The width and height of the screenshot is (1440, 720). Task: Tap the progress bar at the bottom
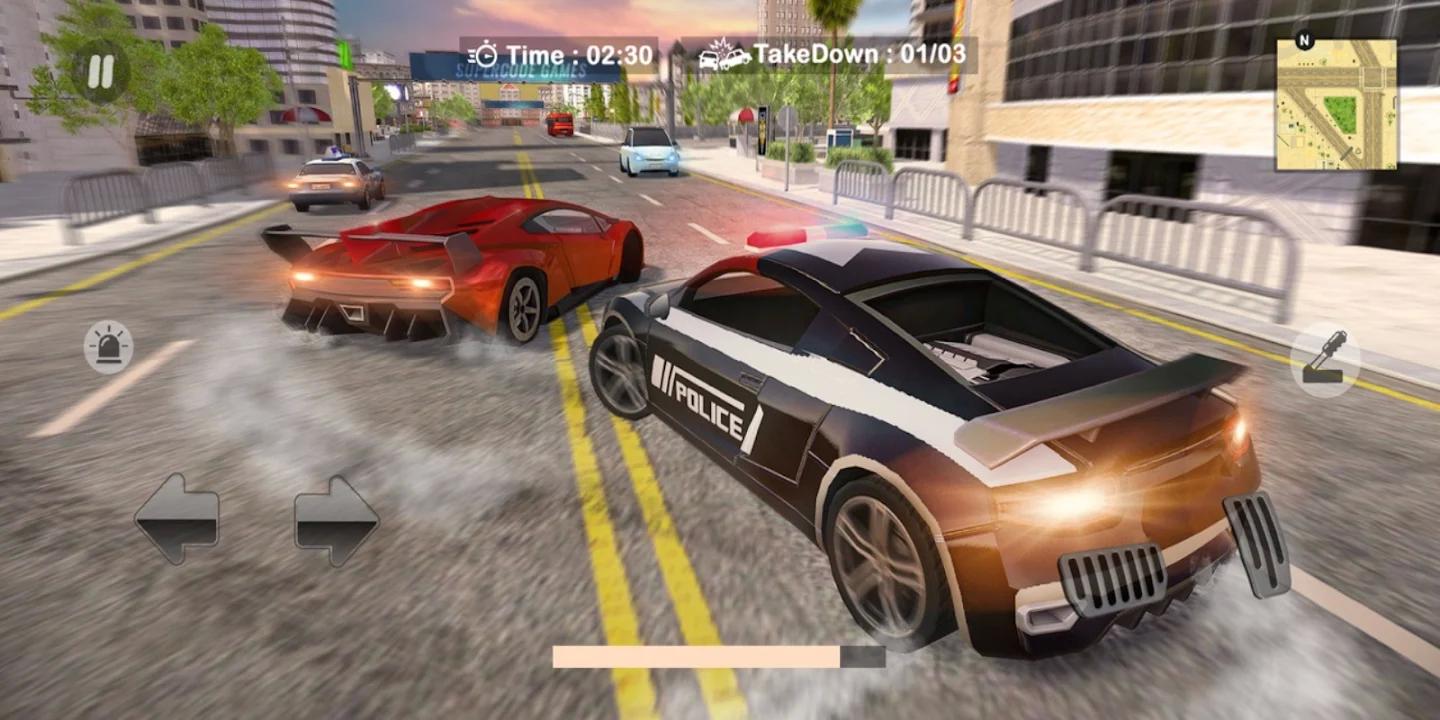720,655
